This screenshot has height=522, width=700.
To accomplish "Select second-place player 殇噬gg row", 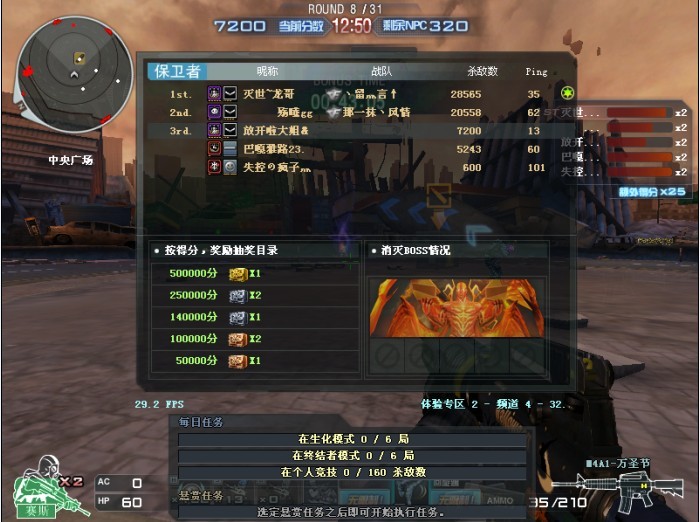I will [x=360, y=112].
